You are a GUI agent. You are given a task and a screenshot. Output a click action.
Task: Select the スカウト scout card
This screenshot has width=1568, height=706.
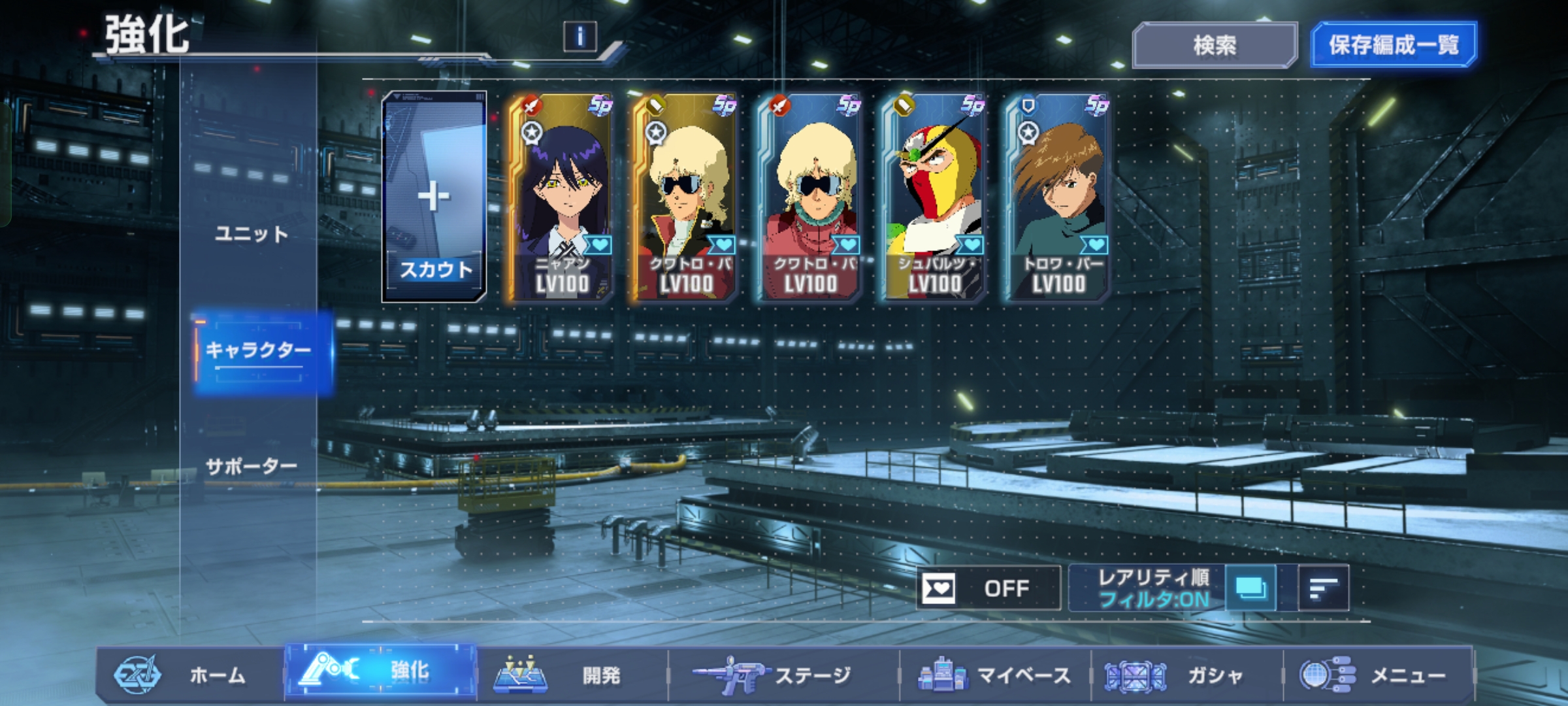coord(434,197)
